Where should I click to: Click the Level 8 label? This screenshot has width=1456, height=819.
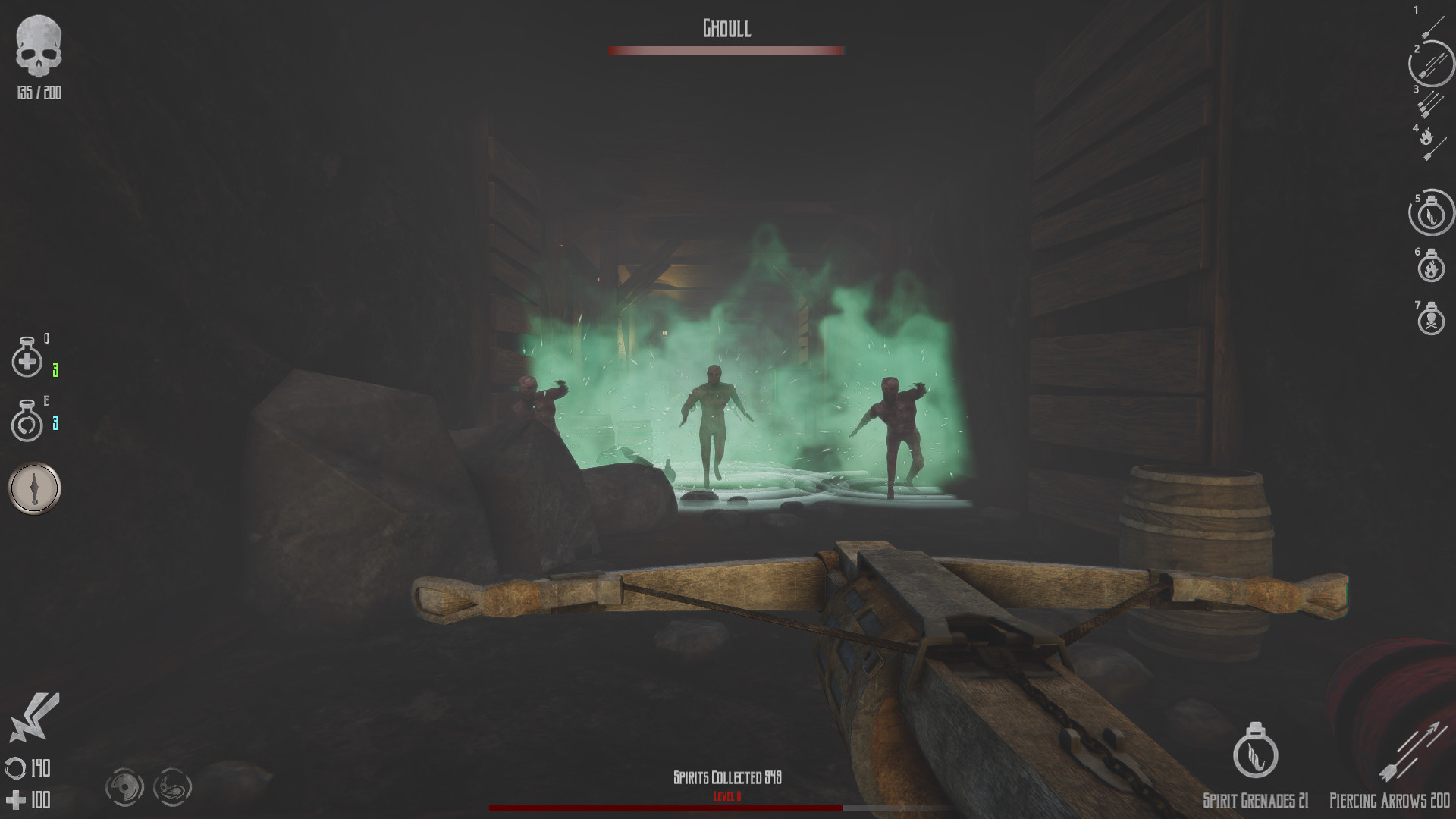tap(726, 796)
